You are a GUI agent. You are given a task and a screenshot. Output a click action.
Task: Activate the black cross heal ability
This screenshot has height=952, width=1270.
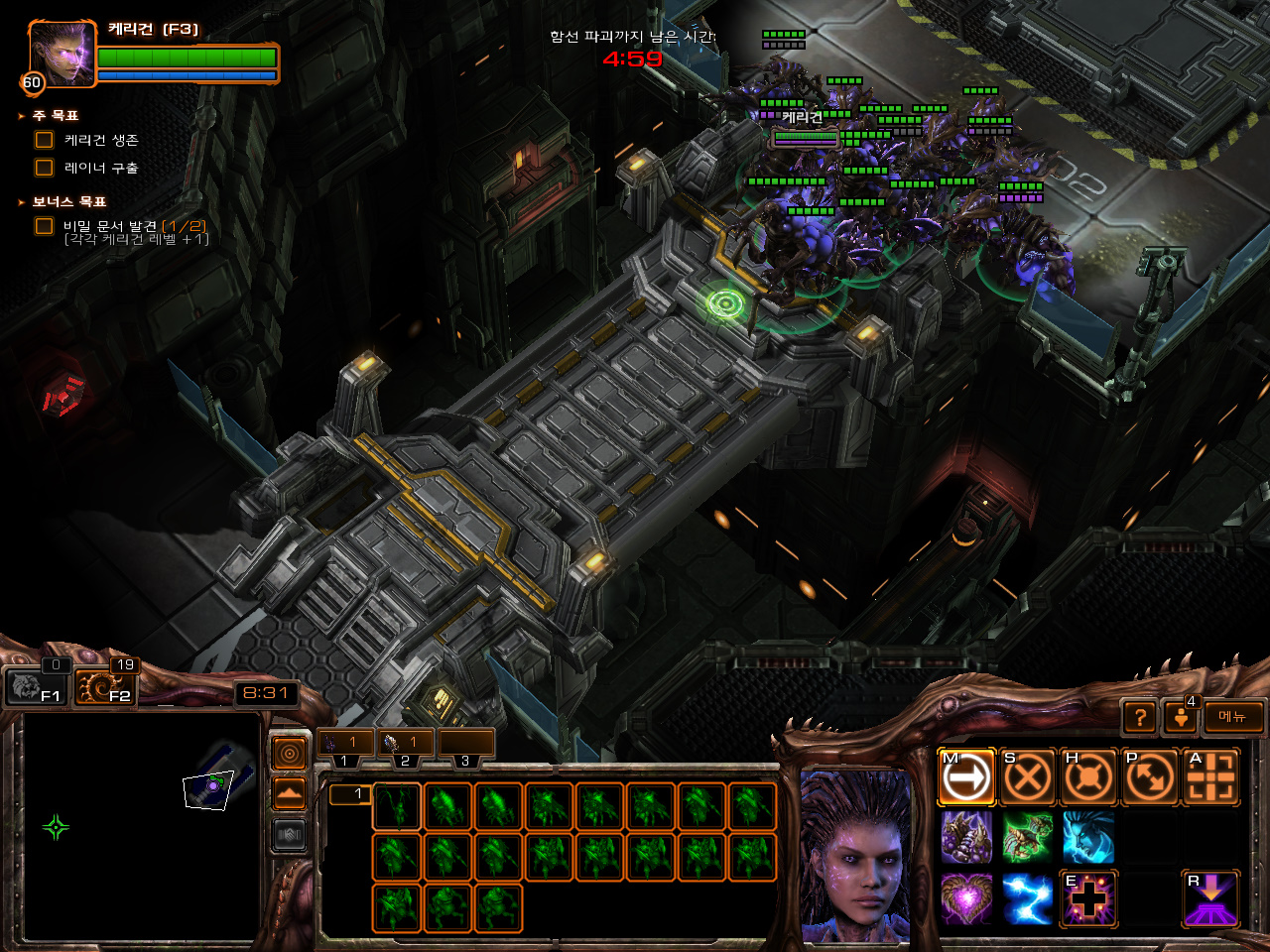coord(1088,898)
